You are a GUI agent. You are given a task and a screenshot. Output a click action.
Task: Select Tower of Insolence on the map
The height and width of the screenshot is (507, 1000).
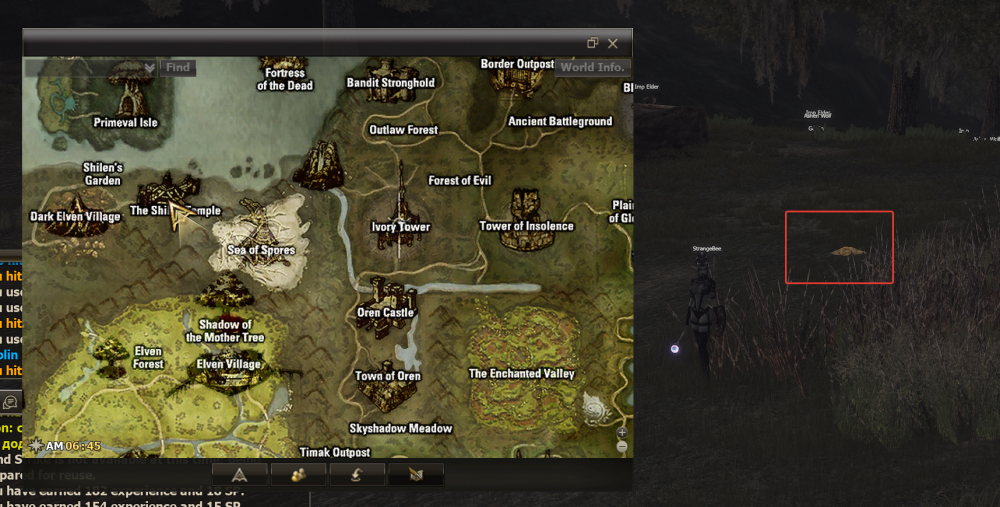[x=526, y=226]
